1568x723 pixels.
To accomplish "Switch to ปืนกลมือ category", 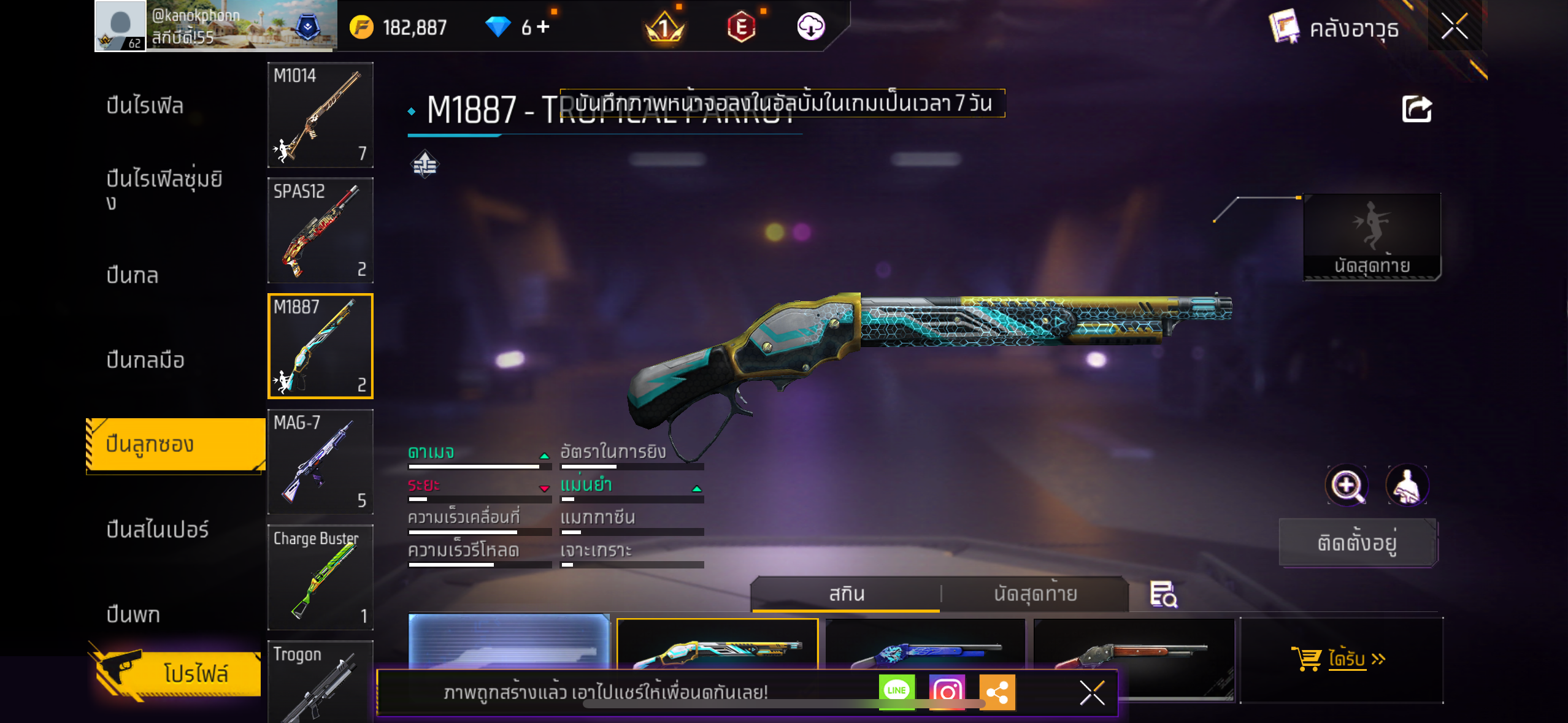I will (x=145, y=360).
